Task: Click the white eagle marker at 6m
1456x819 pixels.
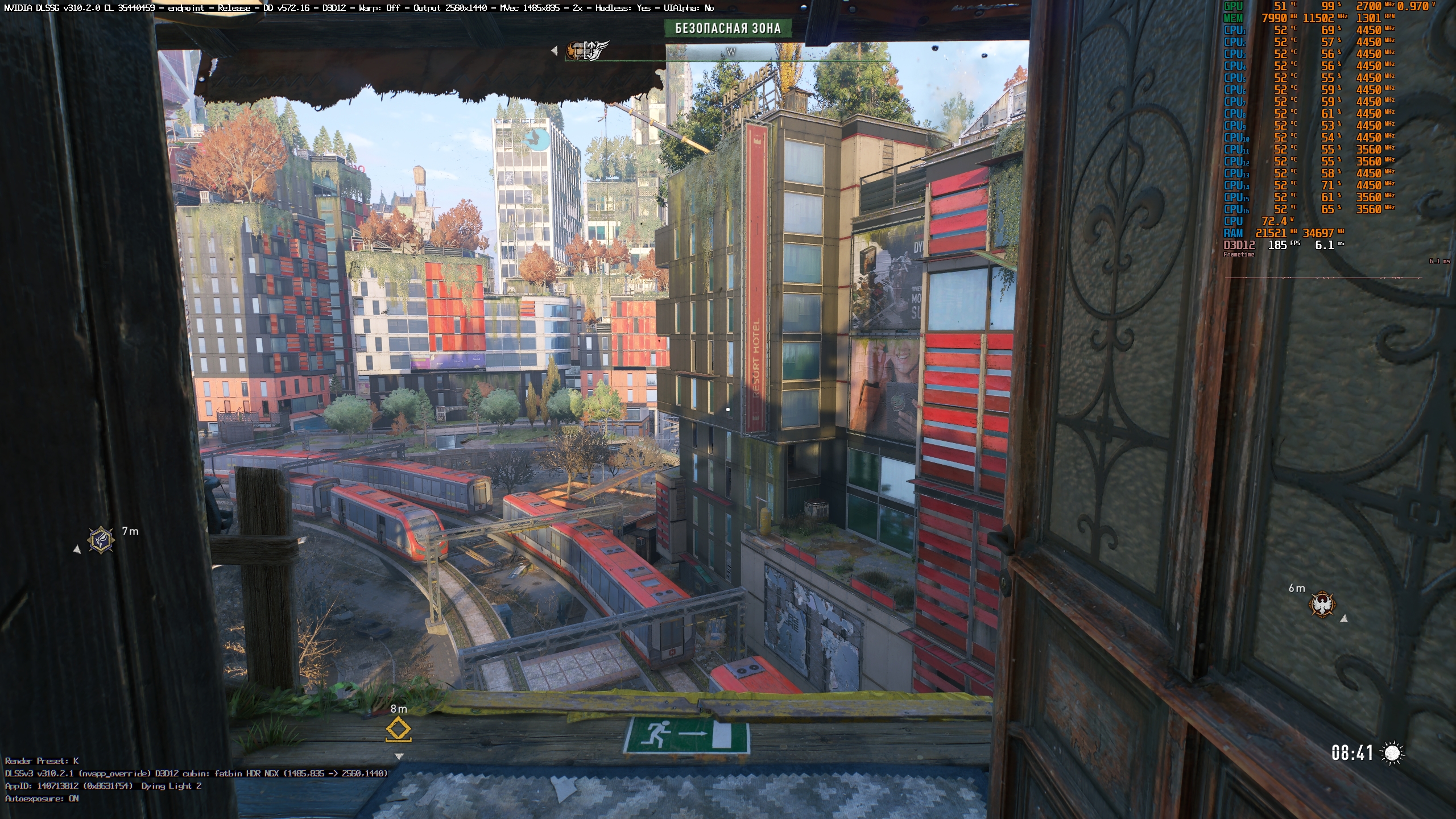Action: click(1322, 604)
